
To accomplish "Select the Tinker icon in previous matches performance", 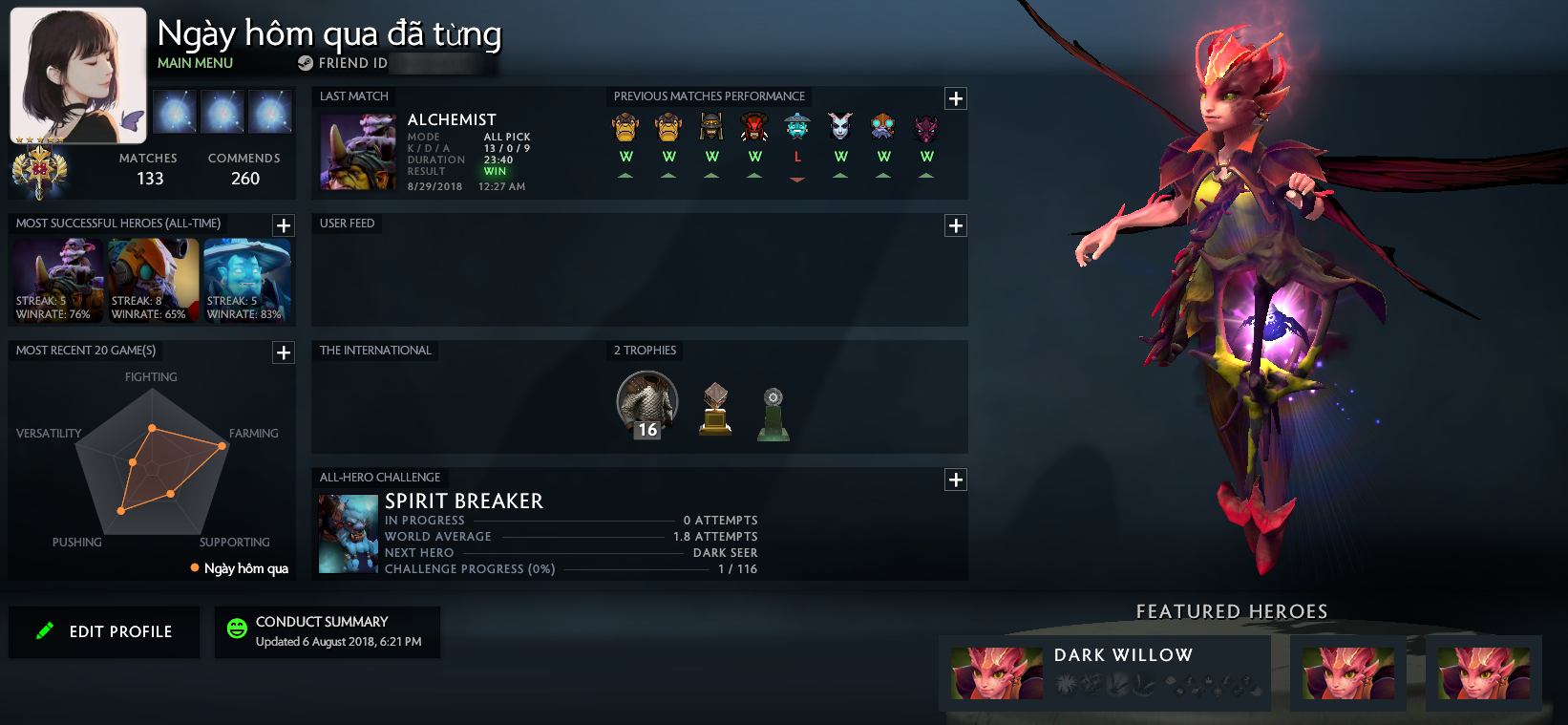I will 882,125.
